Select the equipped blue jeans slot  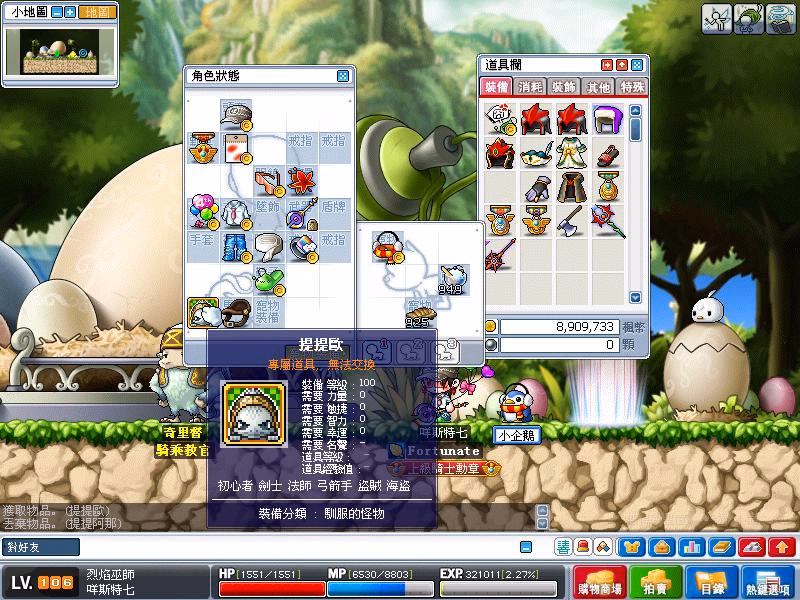(235, 246)
